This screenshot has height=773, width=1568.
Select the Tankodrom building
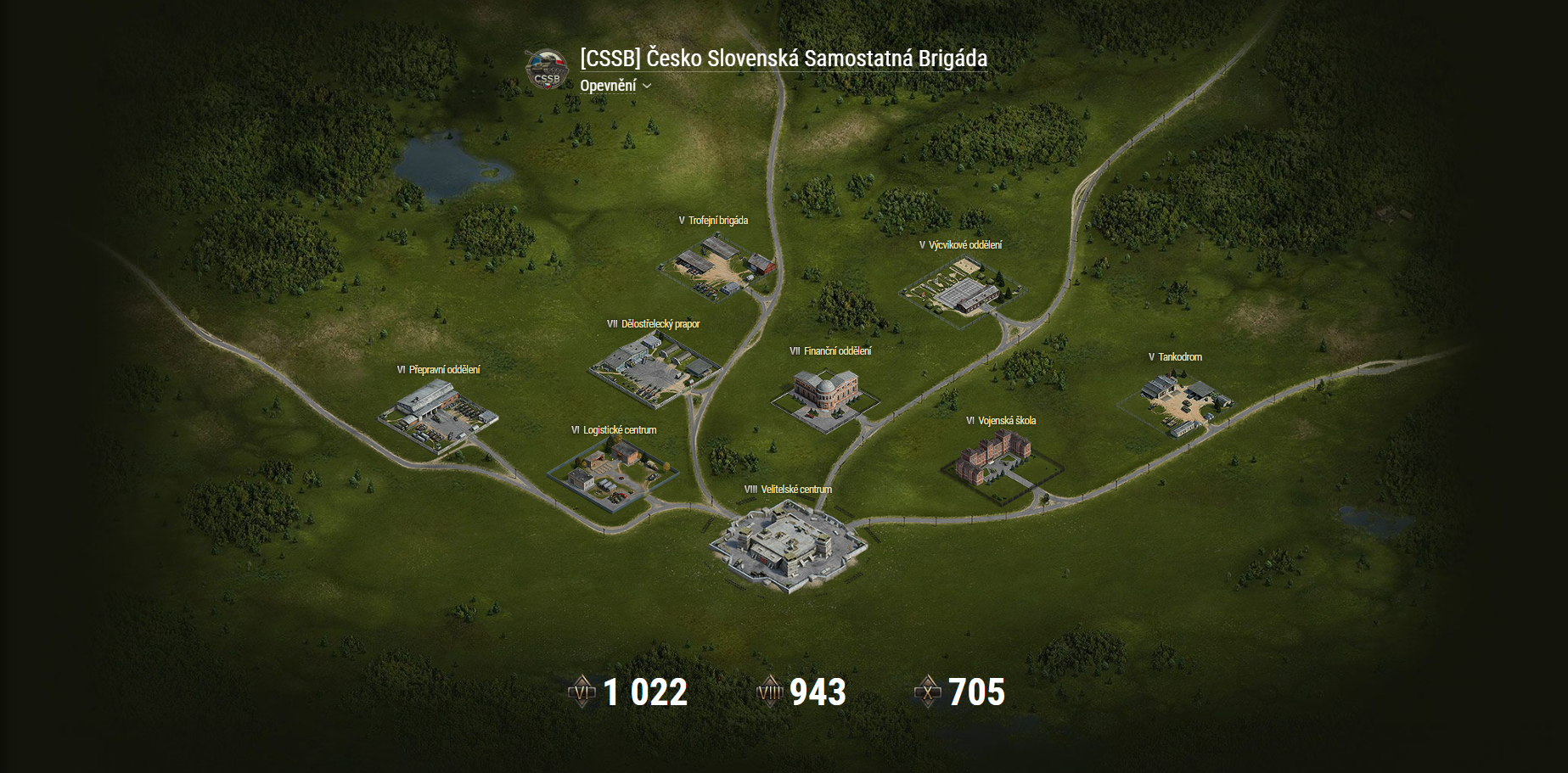(1177, 401)
